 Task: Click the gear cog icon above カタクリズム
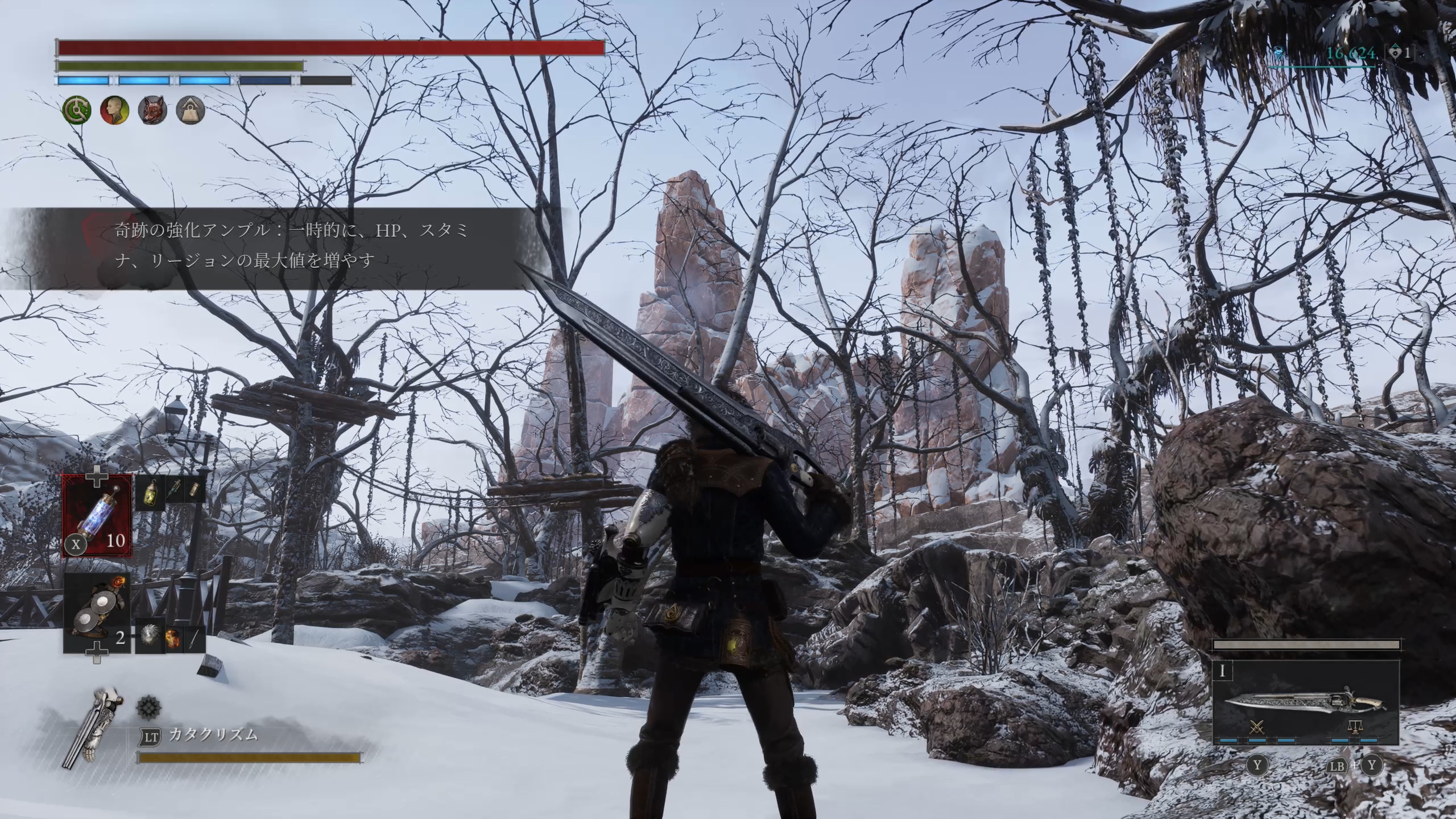(148, 709)
